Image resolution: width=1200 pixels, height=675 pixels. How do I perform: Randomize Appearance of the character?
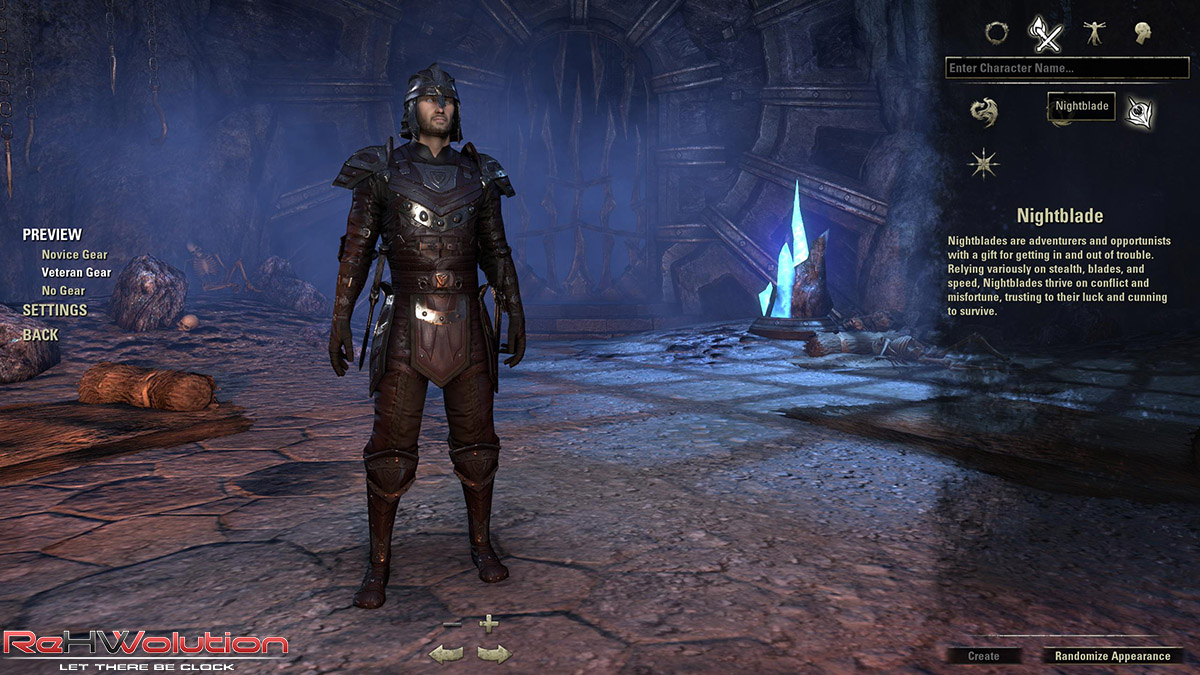[1112, 656]
